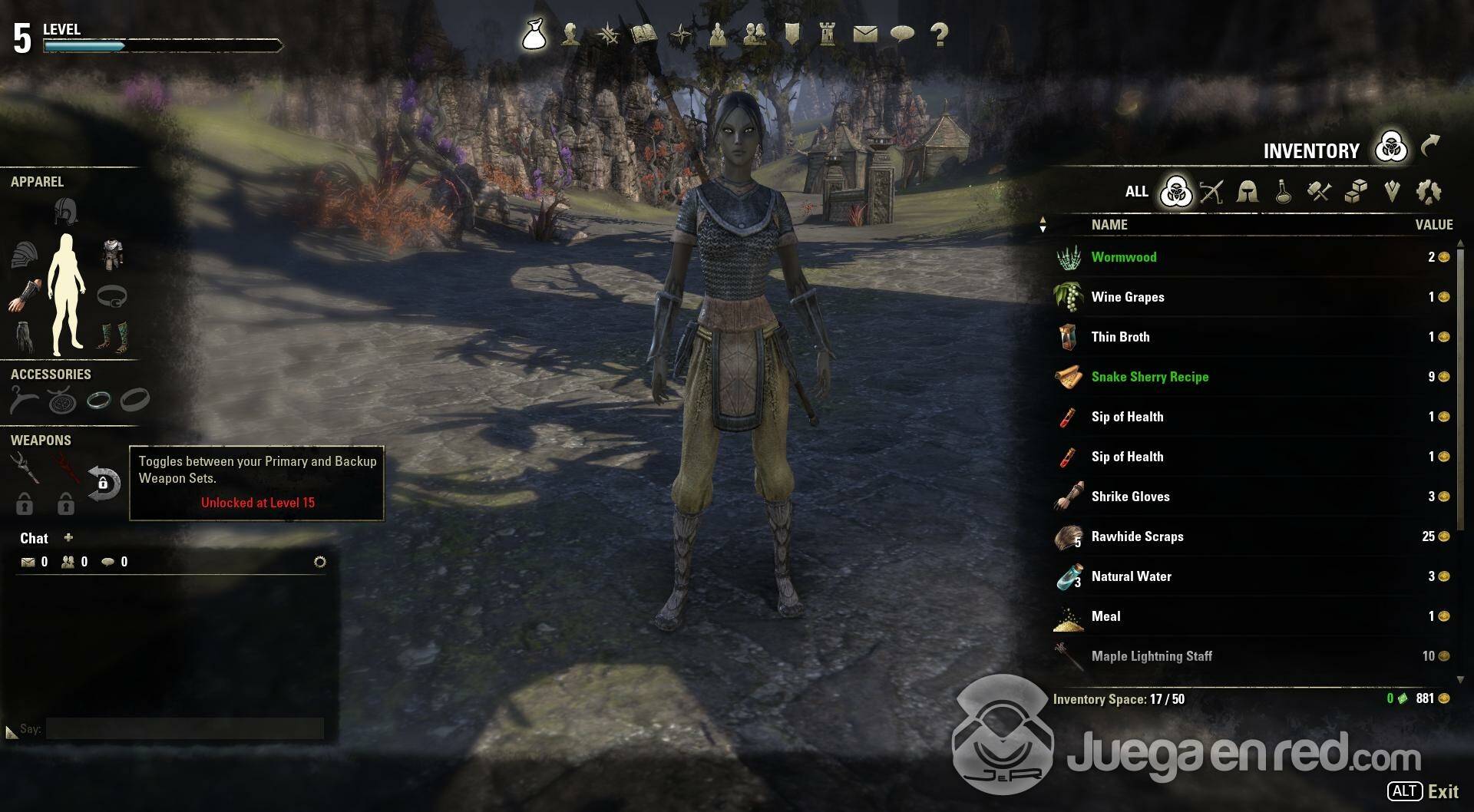Open the journal book icon
1474x812 pixels.
(x=643, y=35)
